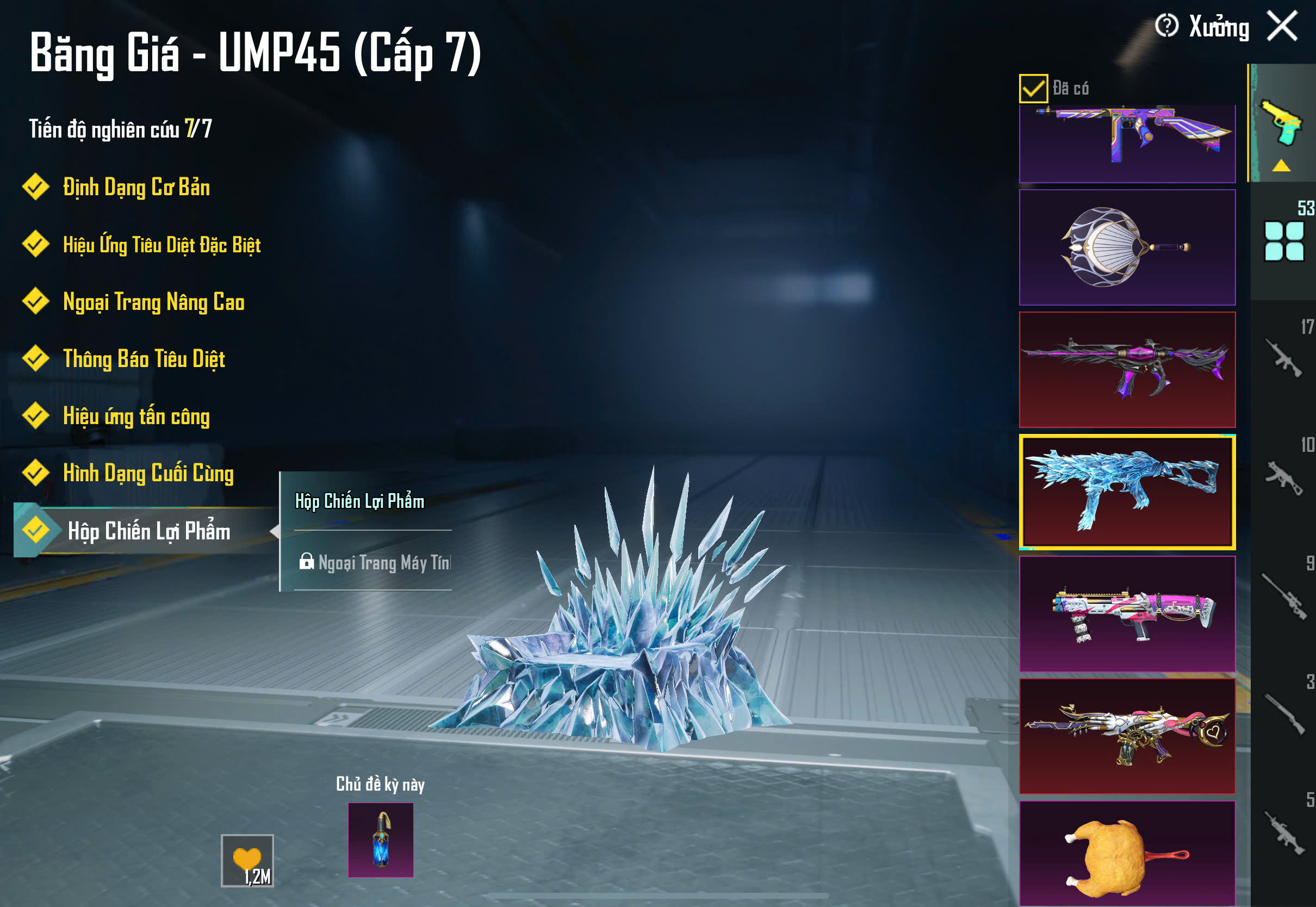Screen dimensions: 1316x907
Task: Show "Hiệu ứng tấn công" upgrade level
Action: (136, 416)
